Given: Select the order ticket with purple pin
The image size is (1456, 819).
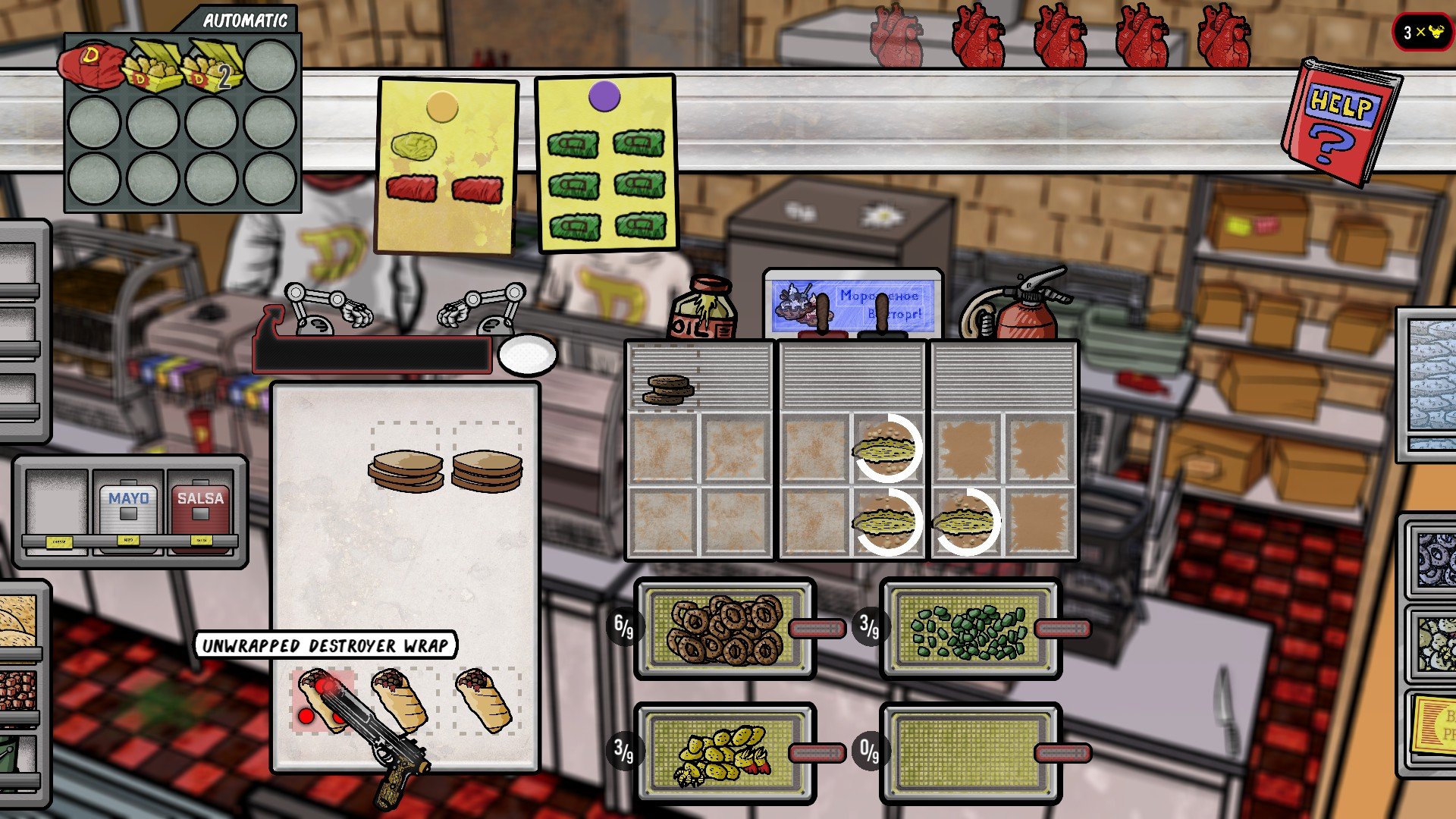Looking at the screenshot, I should click(x=606, y=162).
